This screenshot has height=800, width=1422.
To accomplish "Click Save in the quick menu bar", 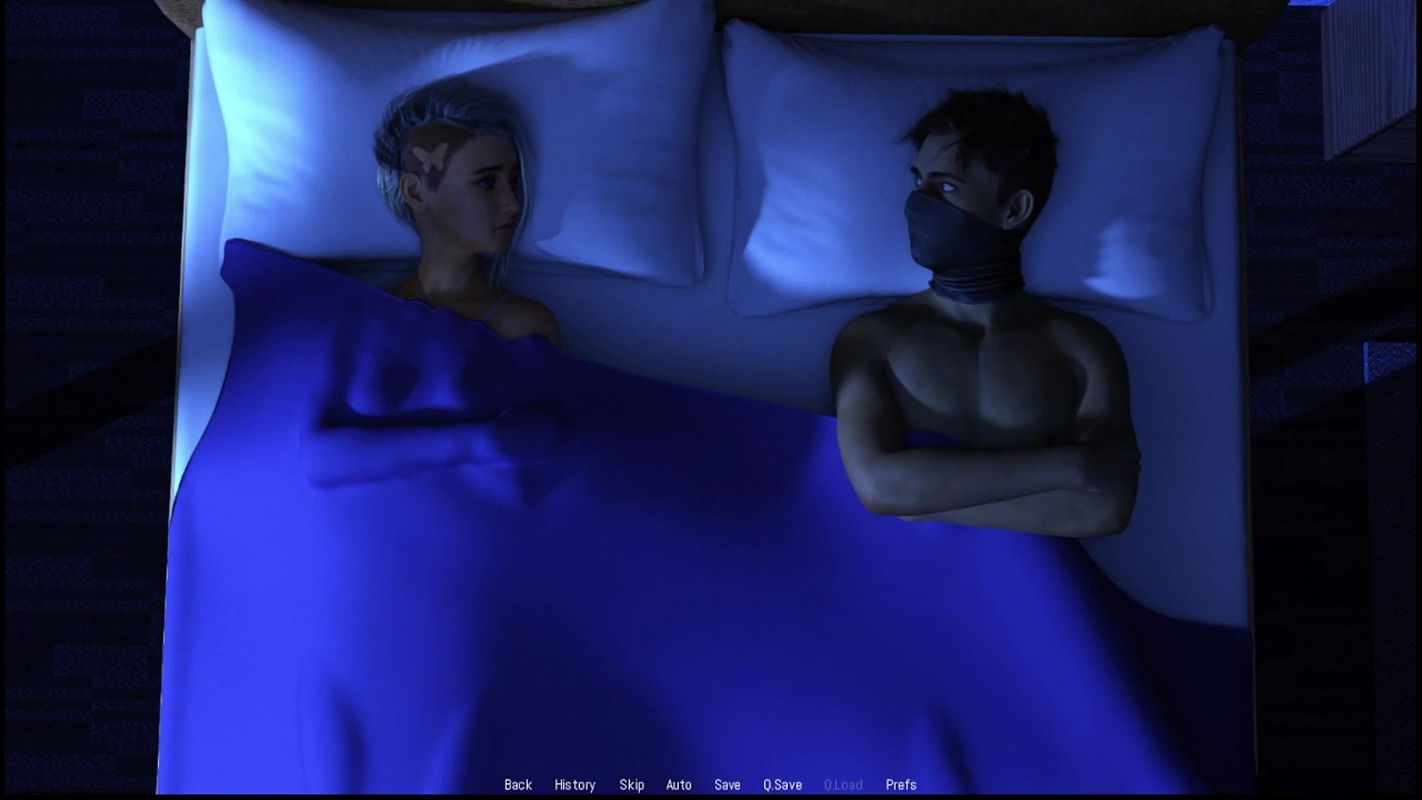I will pyautogui.click(x=728, y=785).
